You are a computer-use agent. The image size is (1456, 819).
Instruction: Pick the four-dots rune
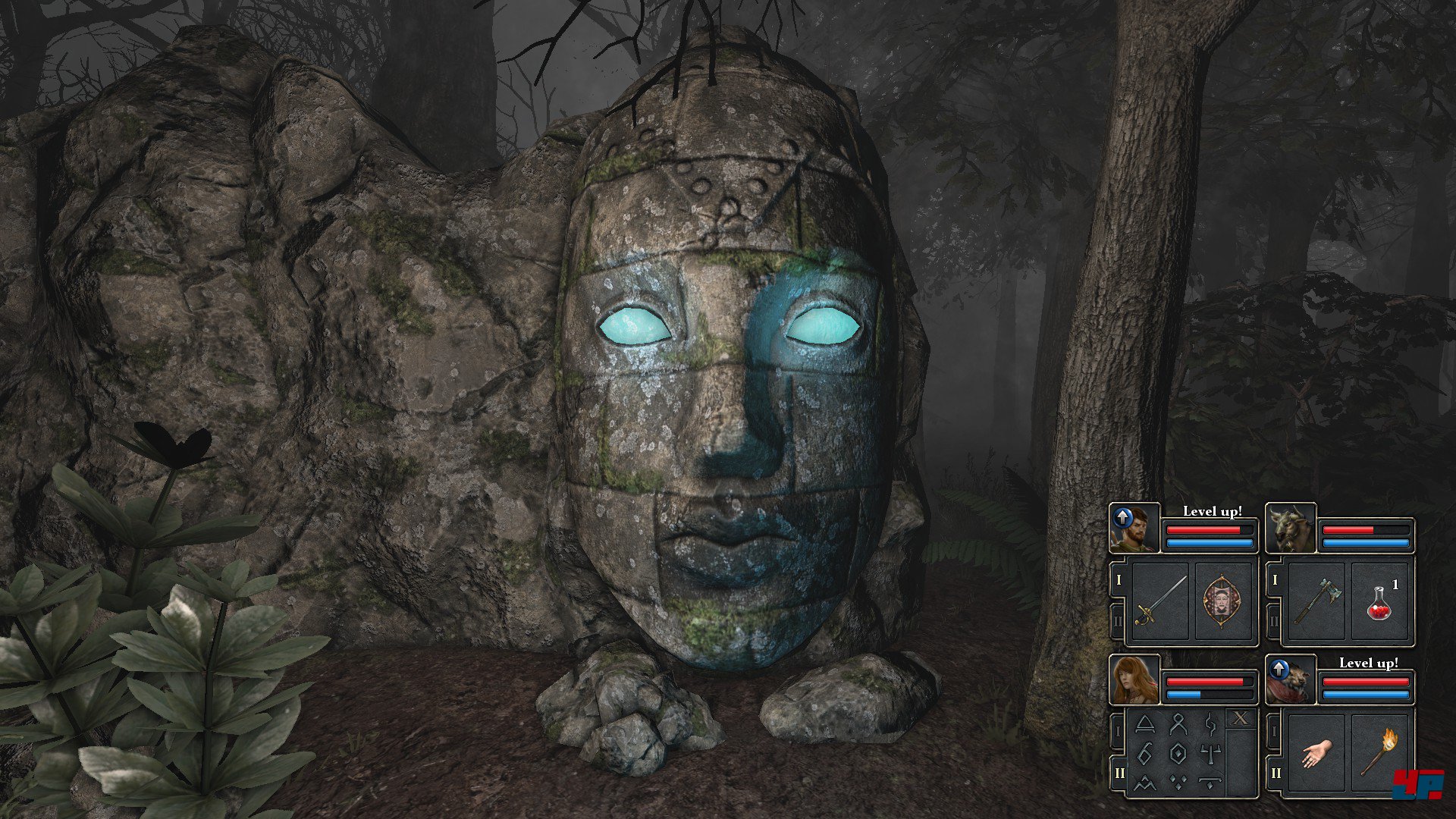pos(1178,783)
